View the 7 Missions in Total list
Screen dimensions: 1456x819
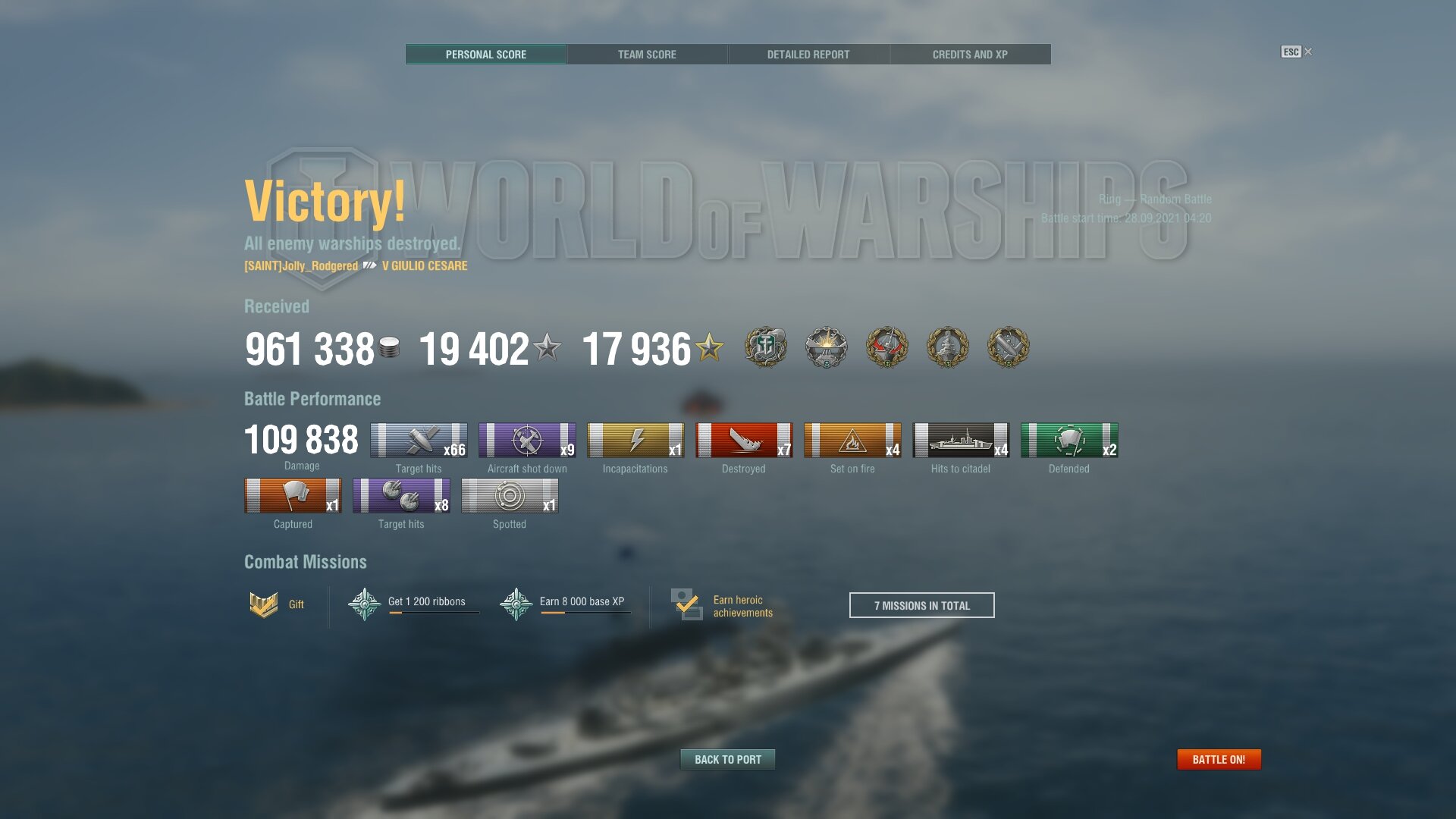921,605
